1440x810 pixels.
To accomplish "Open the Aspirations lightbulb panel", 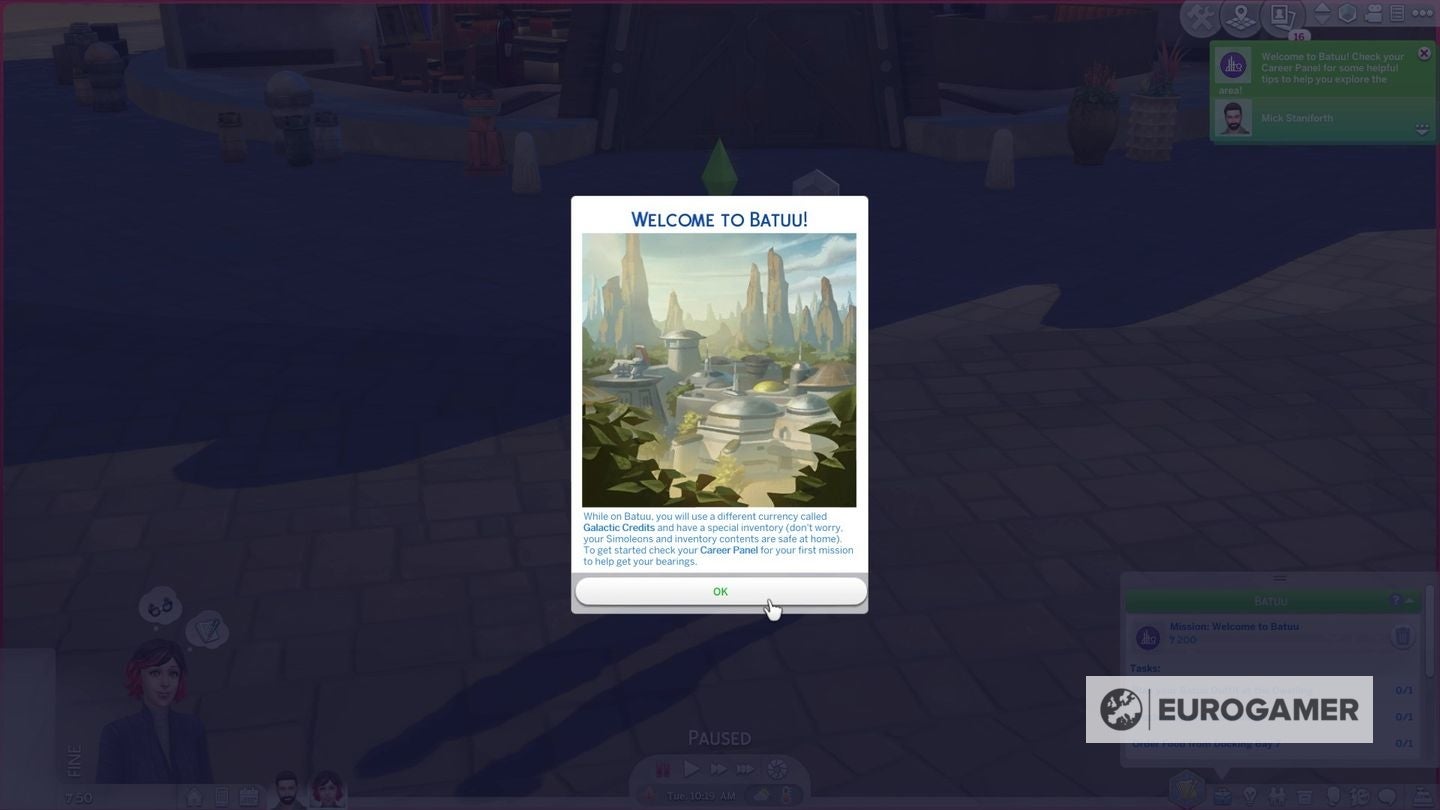I will coord(1251,796).
